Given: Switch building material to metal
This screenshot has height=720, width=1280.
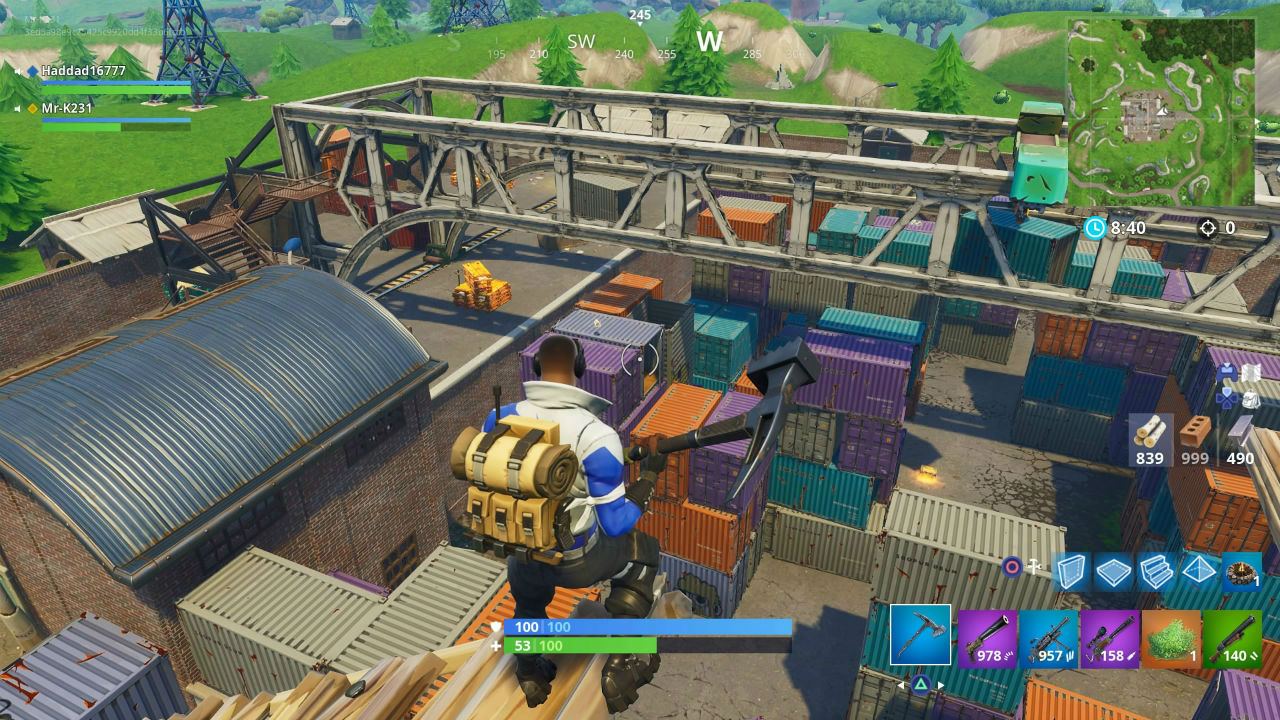Looking at the screenshot, I should [1240, 438].
